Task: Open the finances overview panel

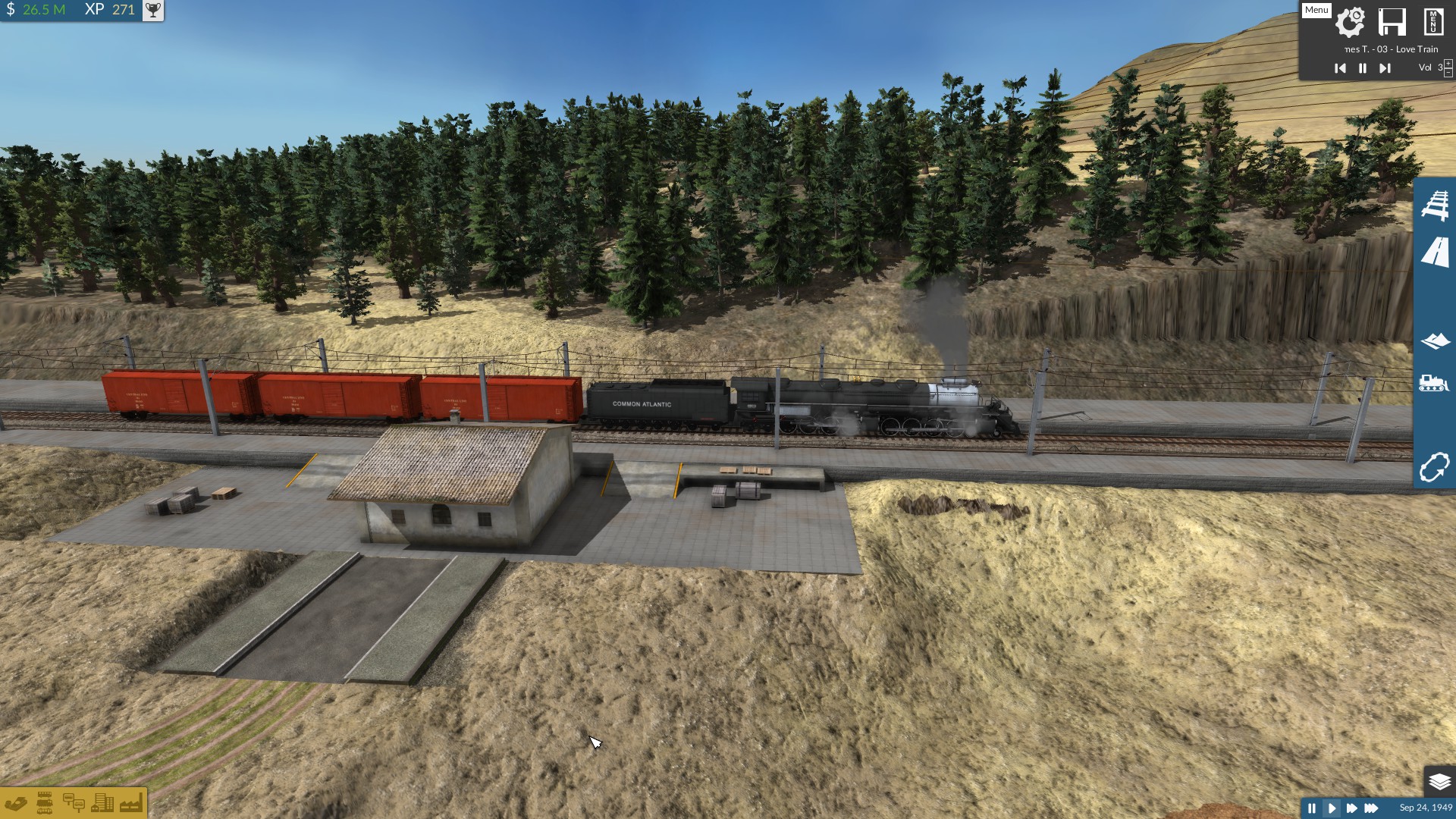Action: (x=17, y=803)
